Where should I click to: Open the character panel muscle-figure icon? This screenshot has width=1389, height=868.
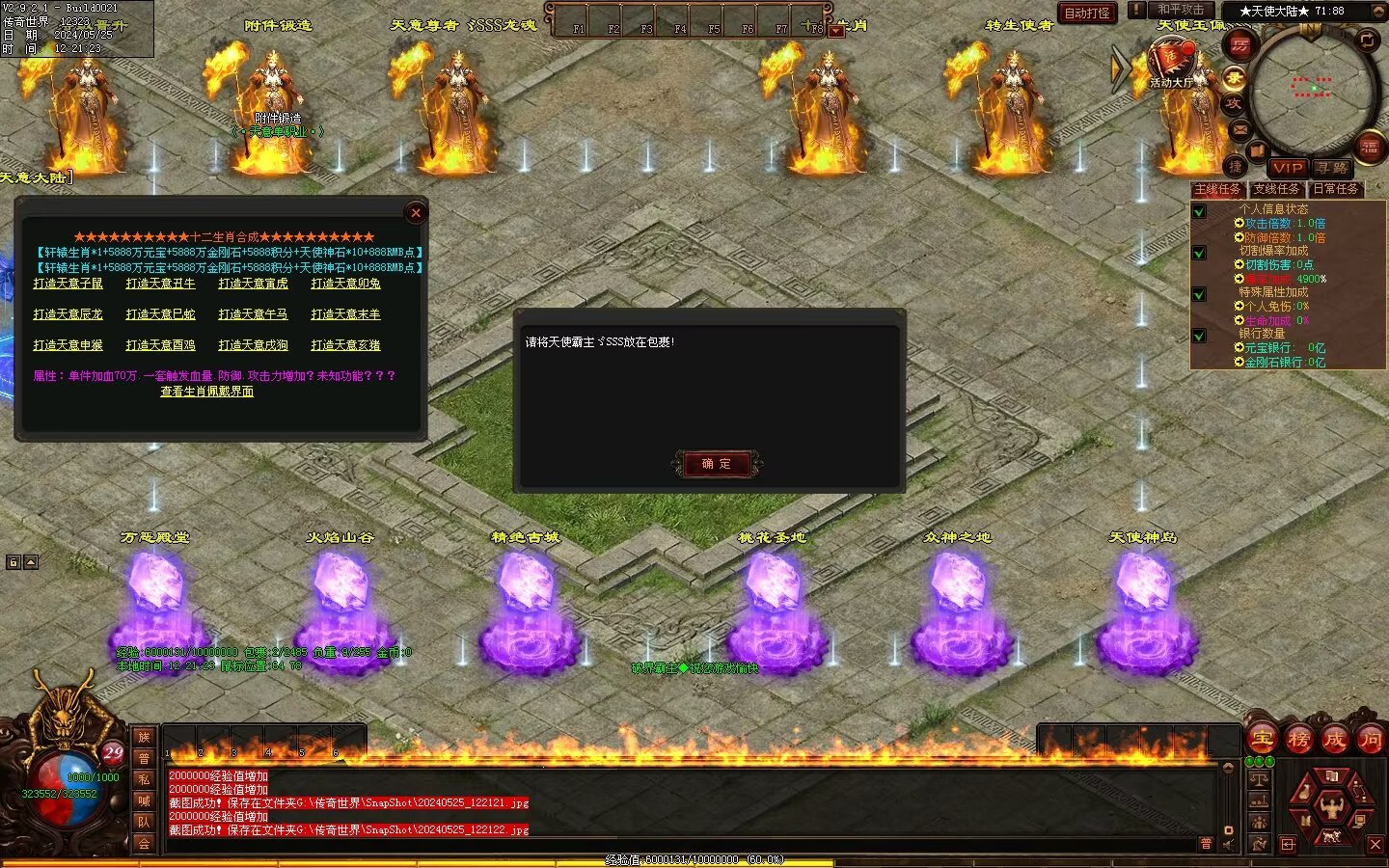click(1331, 805)
